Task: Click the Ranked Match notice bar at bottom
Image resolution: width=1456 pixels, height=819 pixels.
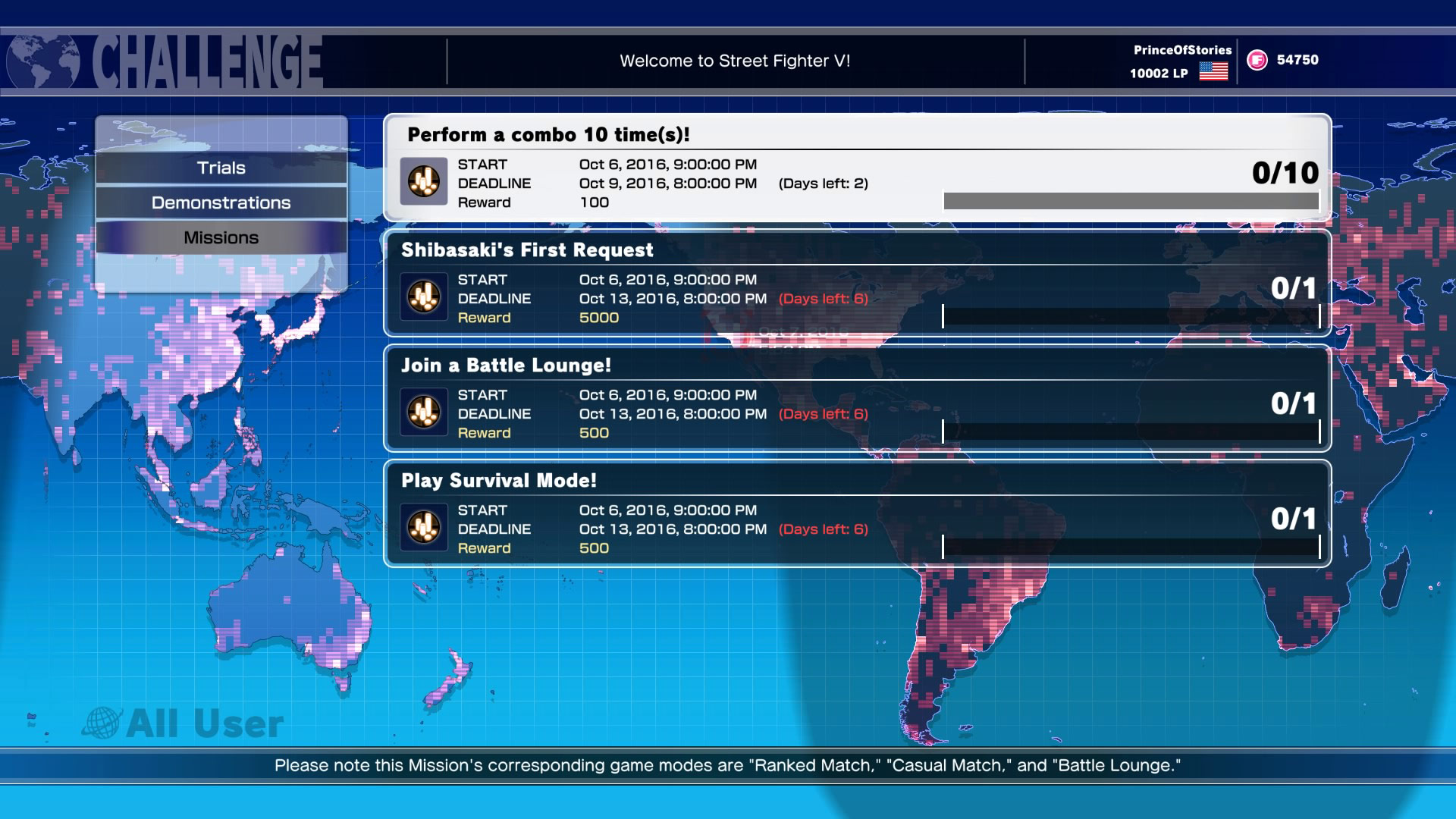Action: (x=728, y=766)
